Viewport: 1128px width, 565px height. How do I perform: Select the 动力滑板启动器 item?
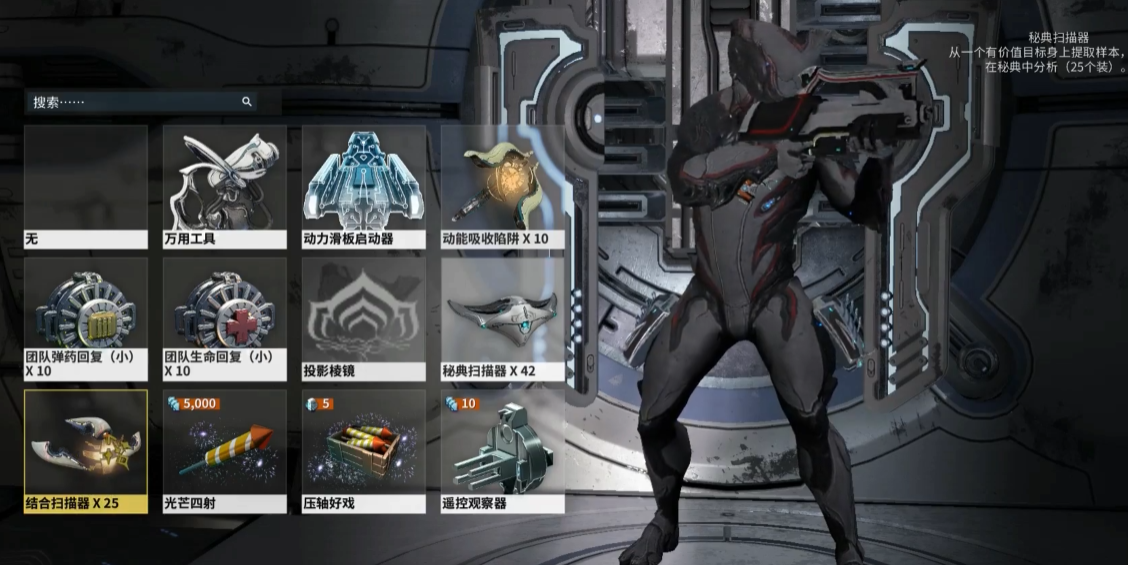pyautogui.click(x=364, y=186)
